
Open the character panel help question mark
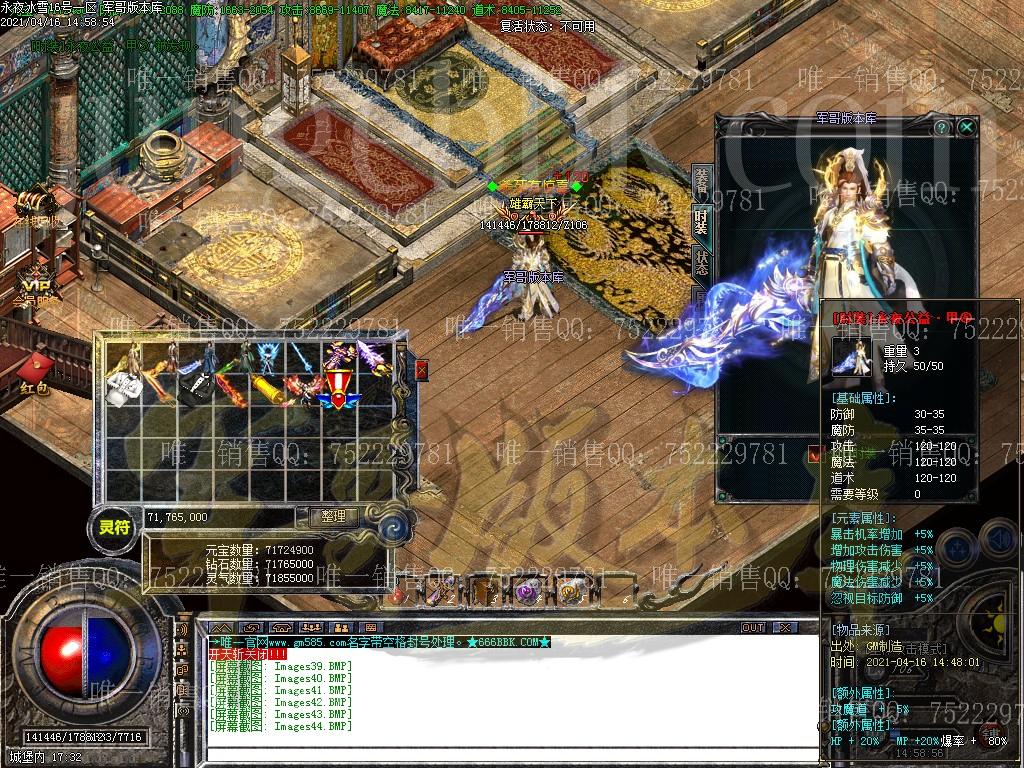[941, 128]
